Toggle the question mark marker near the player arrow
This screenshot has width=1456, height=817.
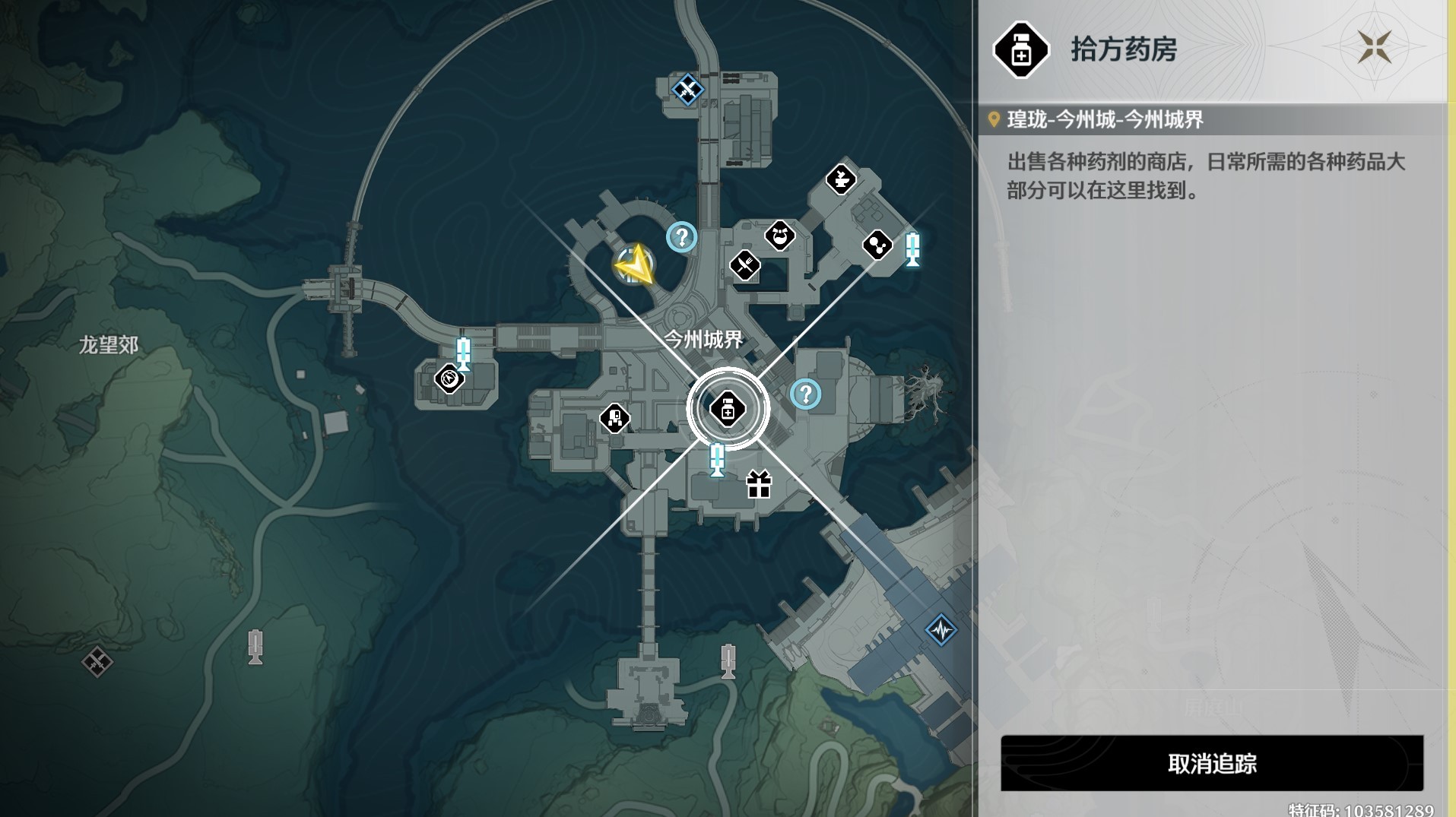pos(680,238)
